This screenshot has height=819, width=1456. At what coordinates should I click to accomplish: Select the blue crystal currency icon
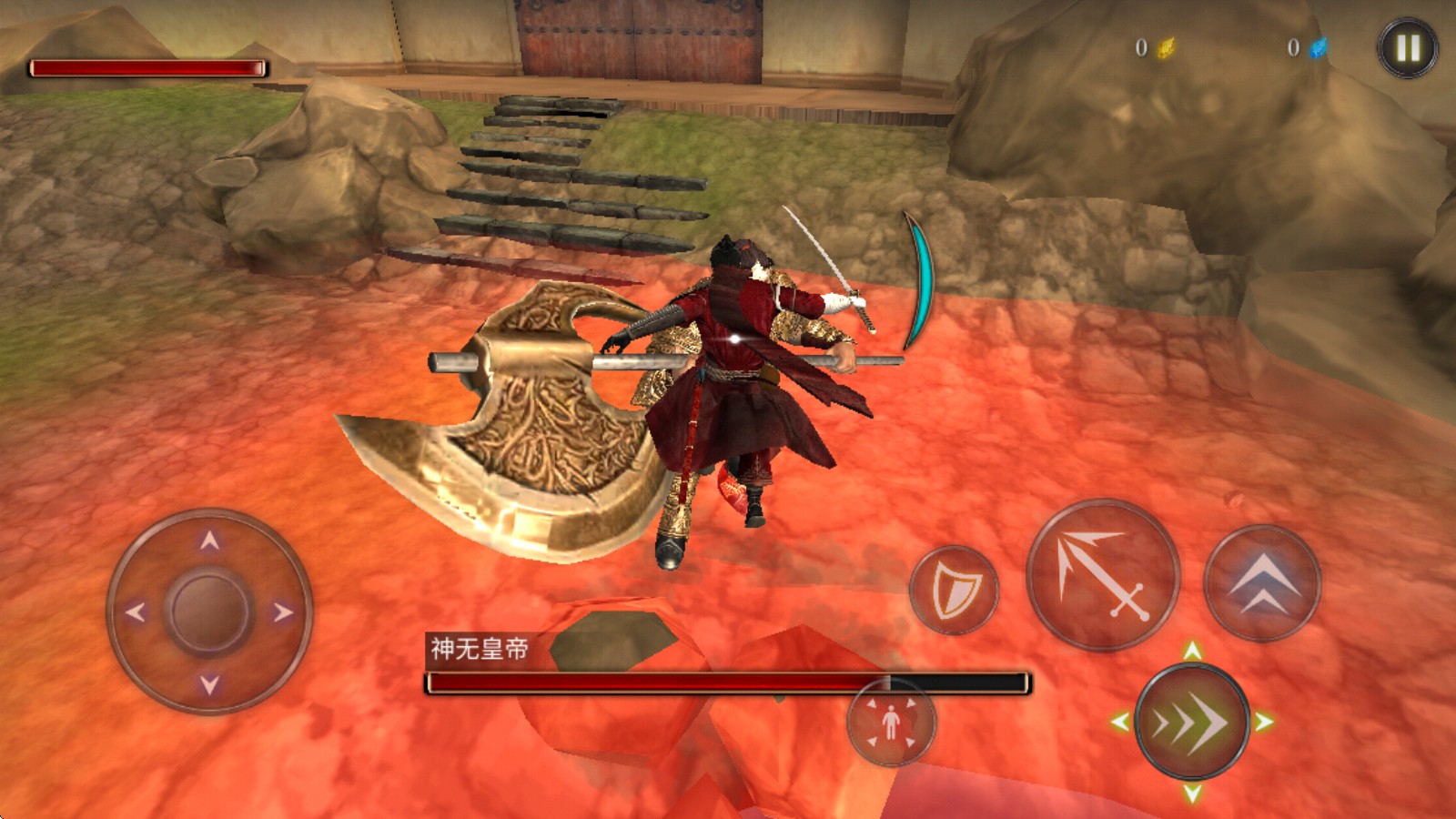[1317, 47]
